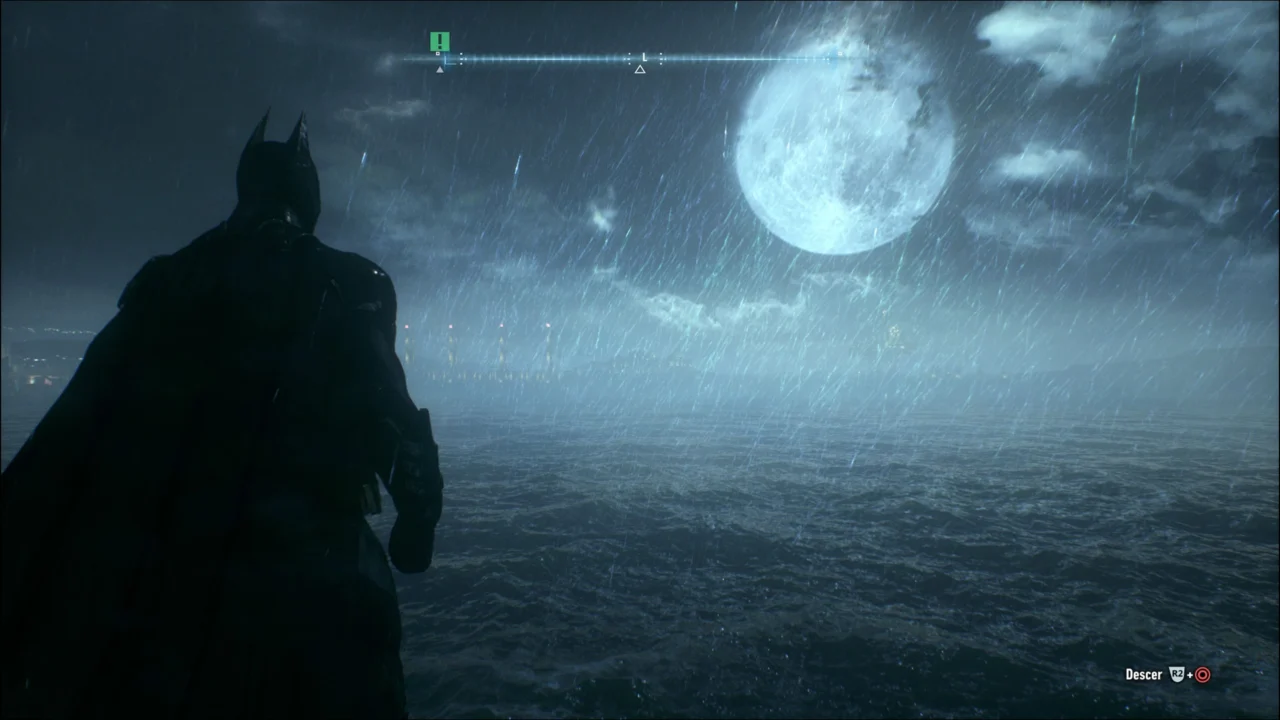
Task: Click the triangle marker under the compass bar
Action: tap(640, 68)
